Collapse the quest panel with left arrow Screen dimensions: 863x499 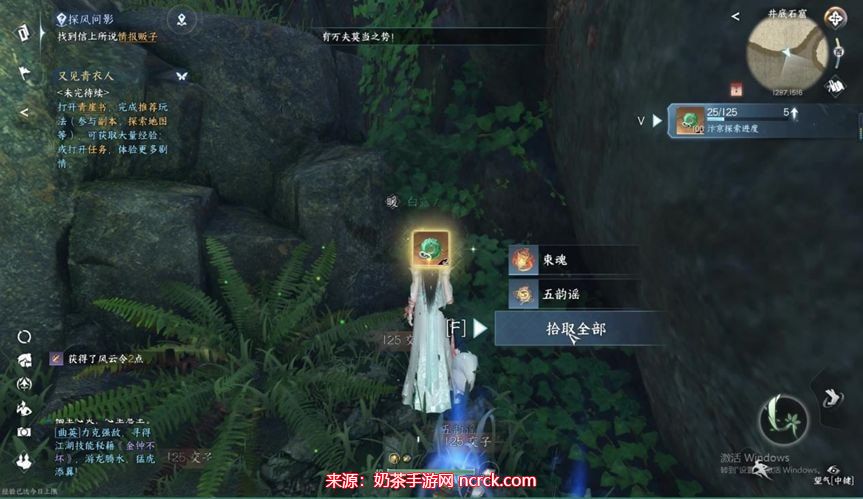[24, 112]
